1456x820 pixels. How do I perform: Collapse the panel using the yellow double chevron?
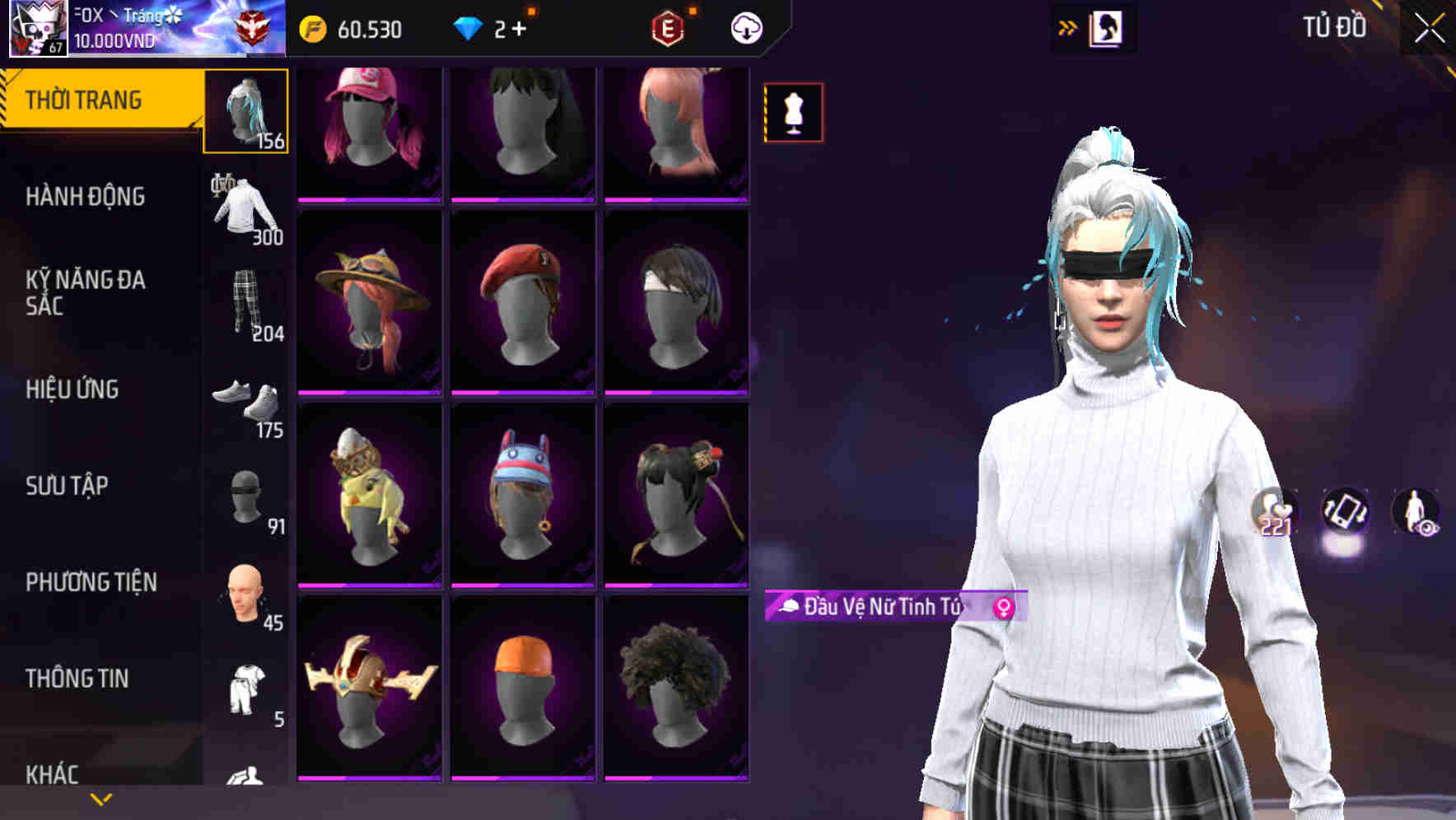point(1068,26)
